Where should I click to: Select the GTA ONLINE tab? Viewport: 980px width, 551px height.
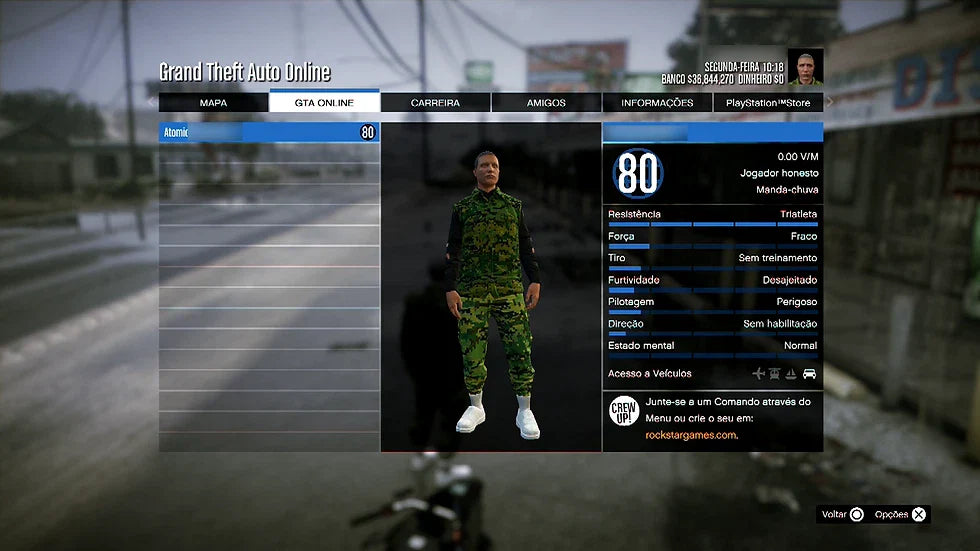coord(324,102)
